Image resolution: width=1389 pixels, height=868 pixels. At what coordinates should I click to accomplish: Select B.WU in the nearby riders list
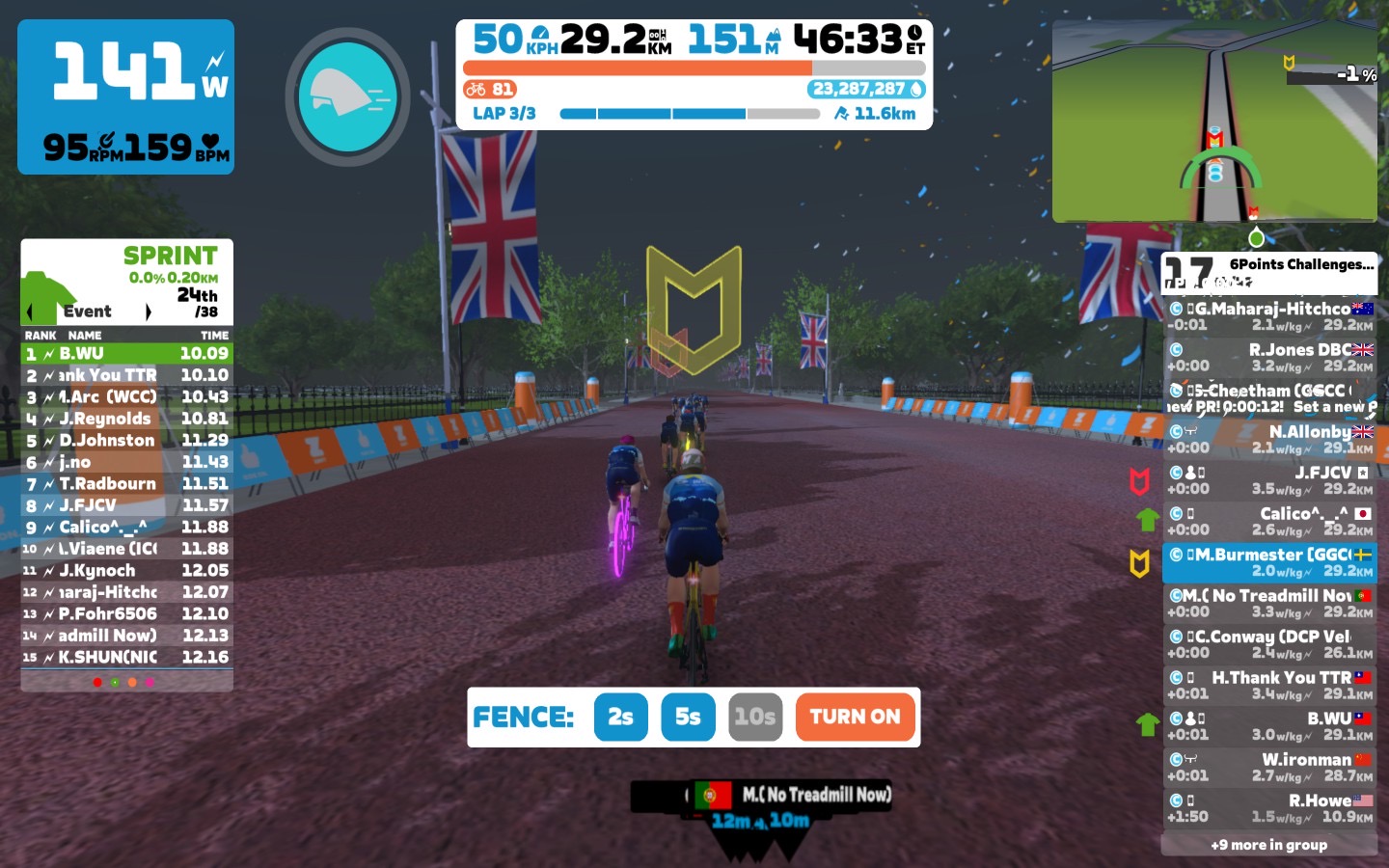tap(1269, 725)
